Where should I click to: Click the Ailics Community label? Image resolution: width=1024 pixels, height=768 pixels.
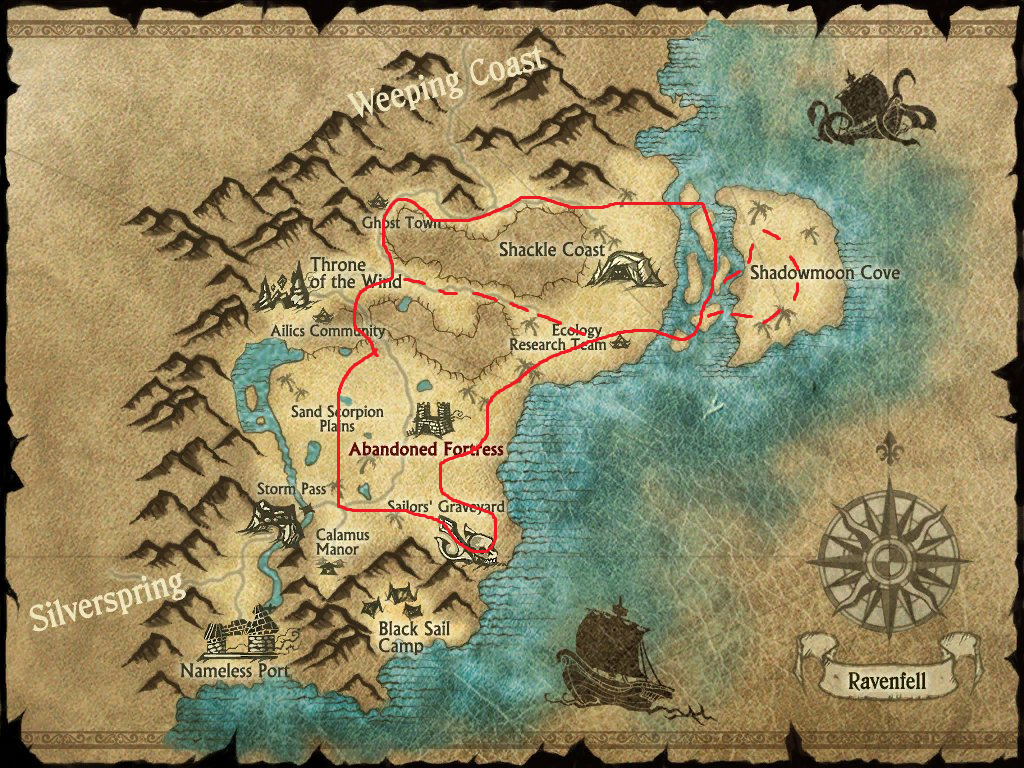pos(328,331)
